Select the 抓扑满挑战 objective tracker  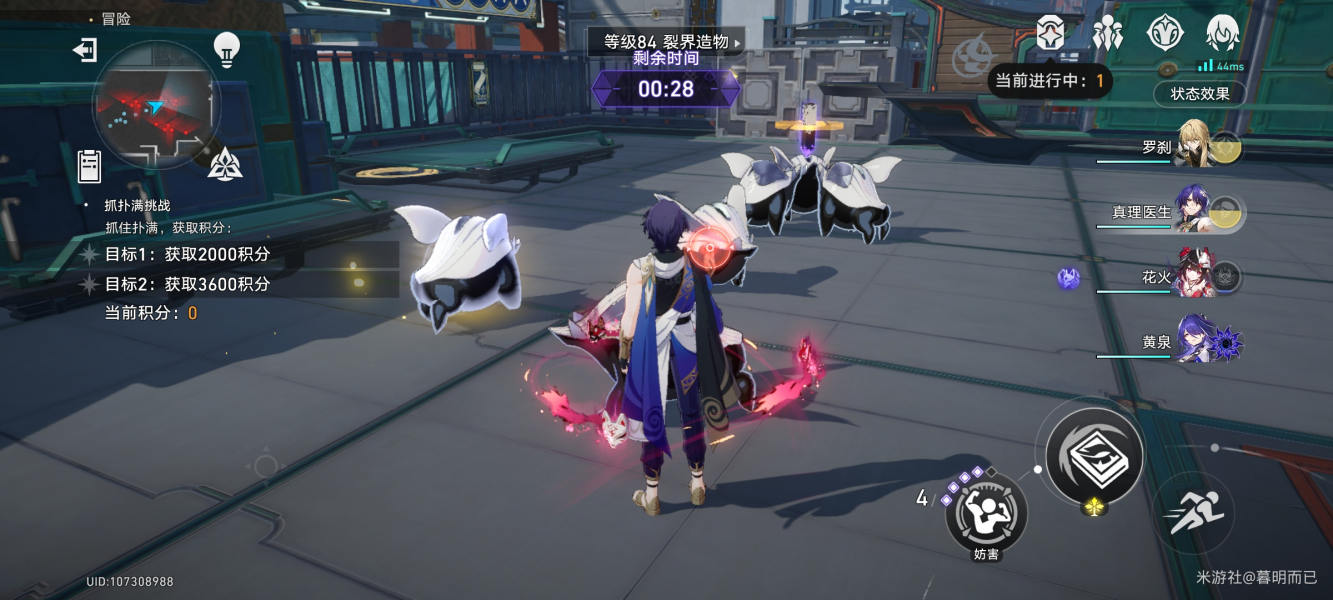(x=138, y=205)
